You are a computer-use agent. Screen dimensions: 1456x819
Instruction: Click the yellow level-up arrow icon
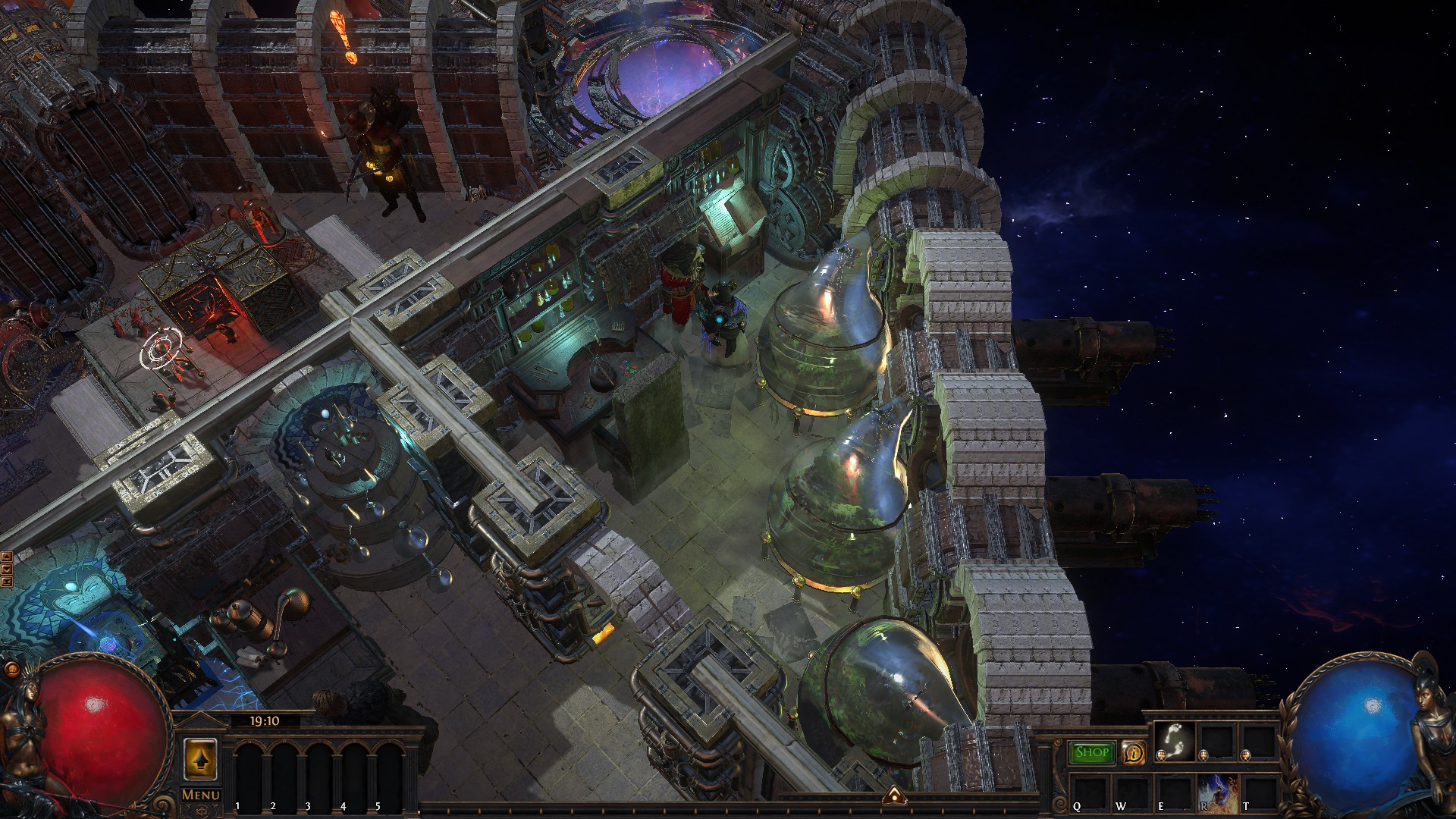[x=200, y=759]
